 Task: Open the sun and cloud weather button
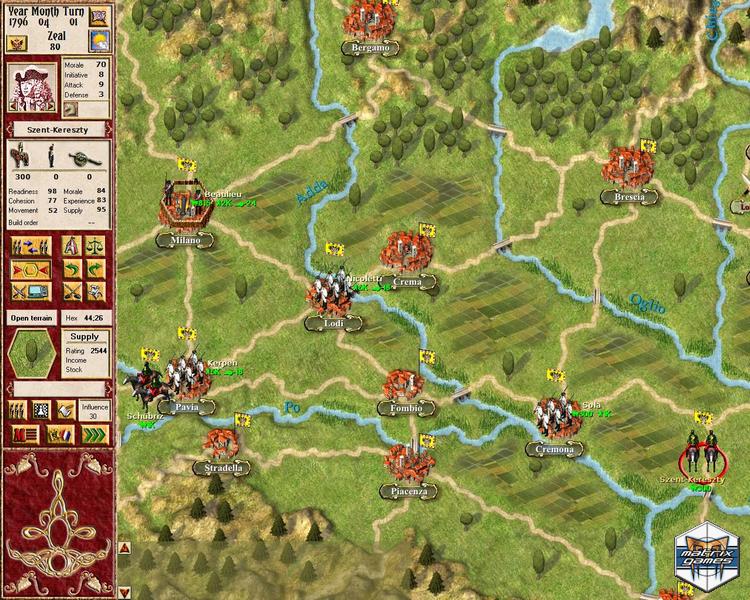pos(99,41)
